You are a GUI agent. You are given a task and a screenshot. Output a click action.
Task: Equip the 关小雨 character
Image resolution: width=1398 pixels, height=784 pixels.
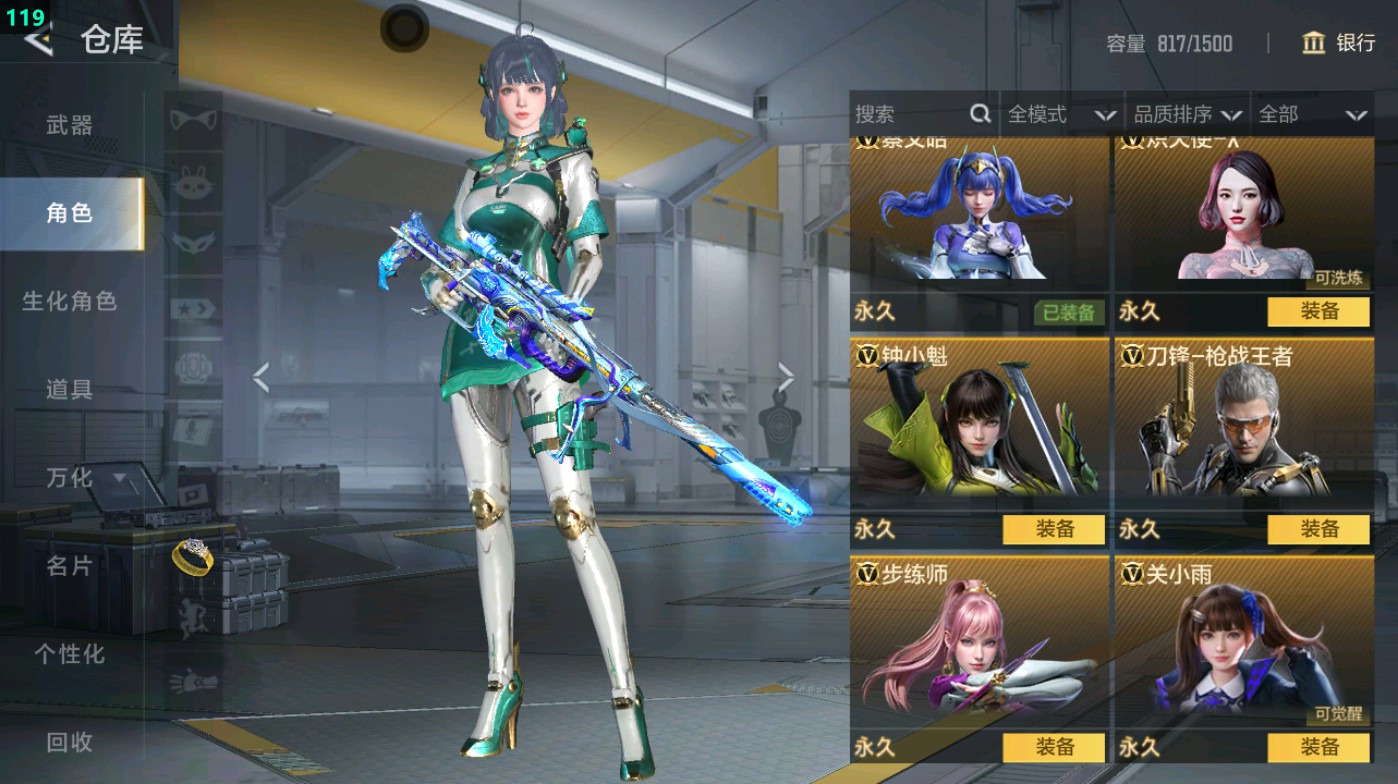click(1318, 747)
